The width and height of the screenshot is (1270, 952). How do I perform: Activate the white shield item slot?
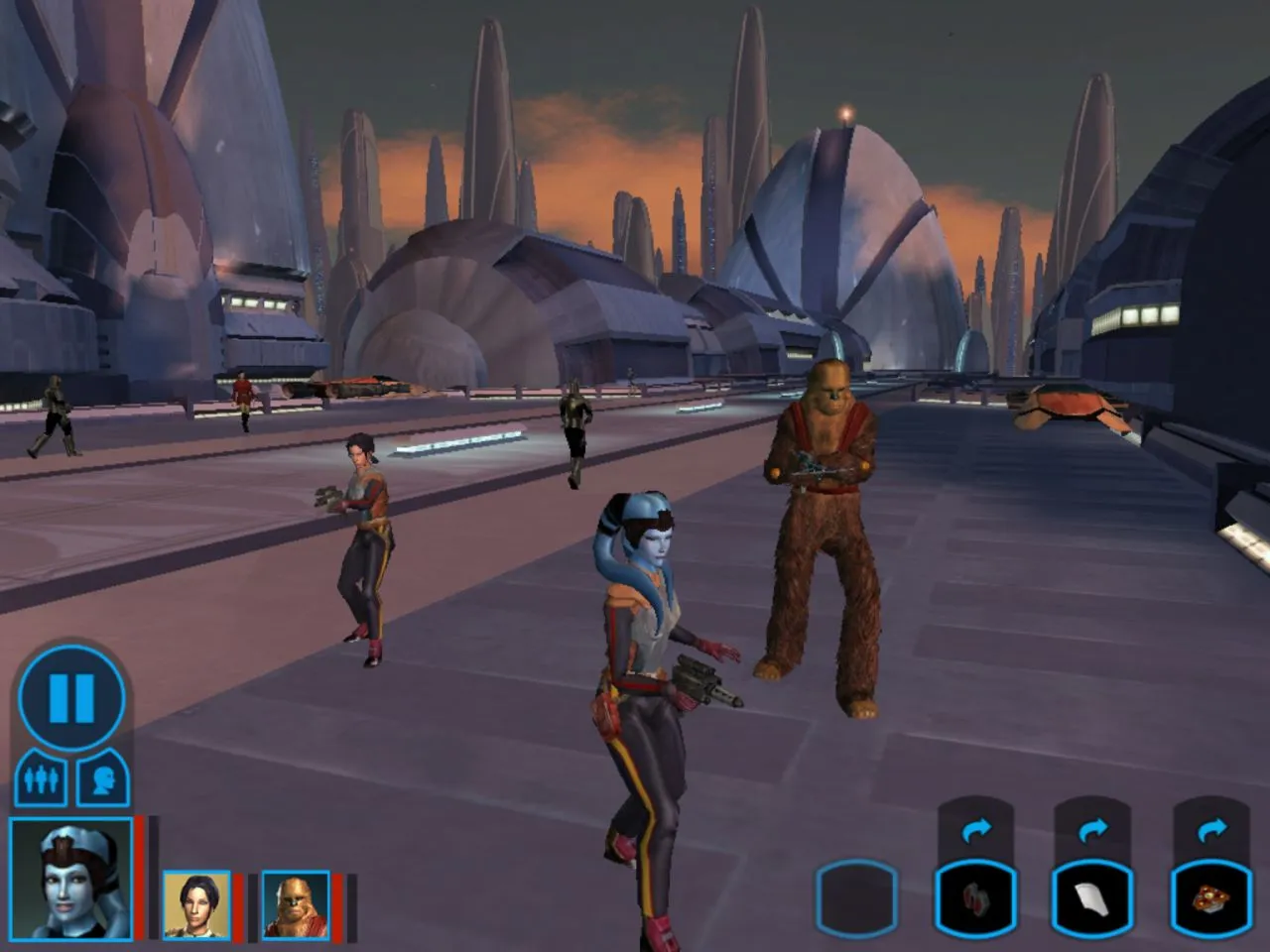pos(1092,899)
